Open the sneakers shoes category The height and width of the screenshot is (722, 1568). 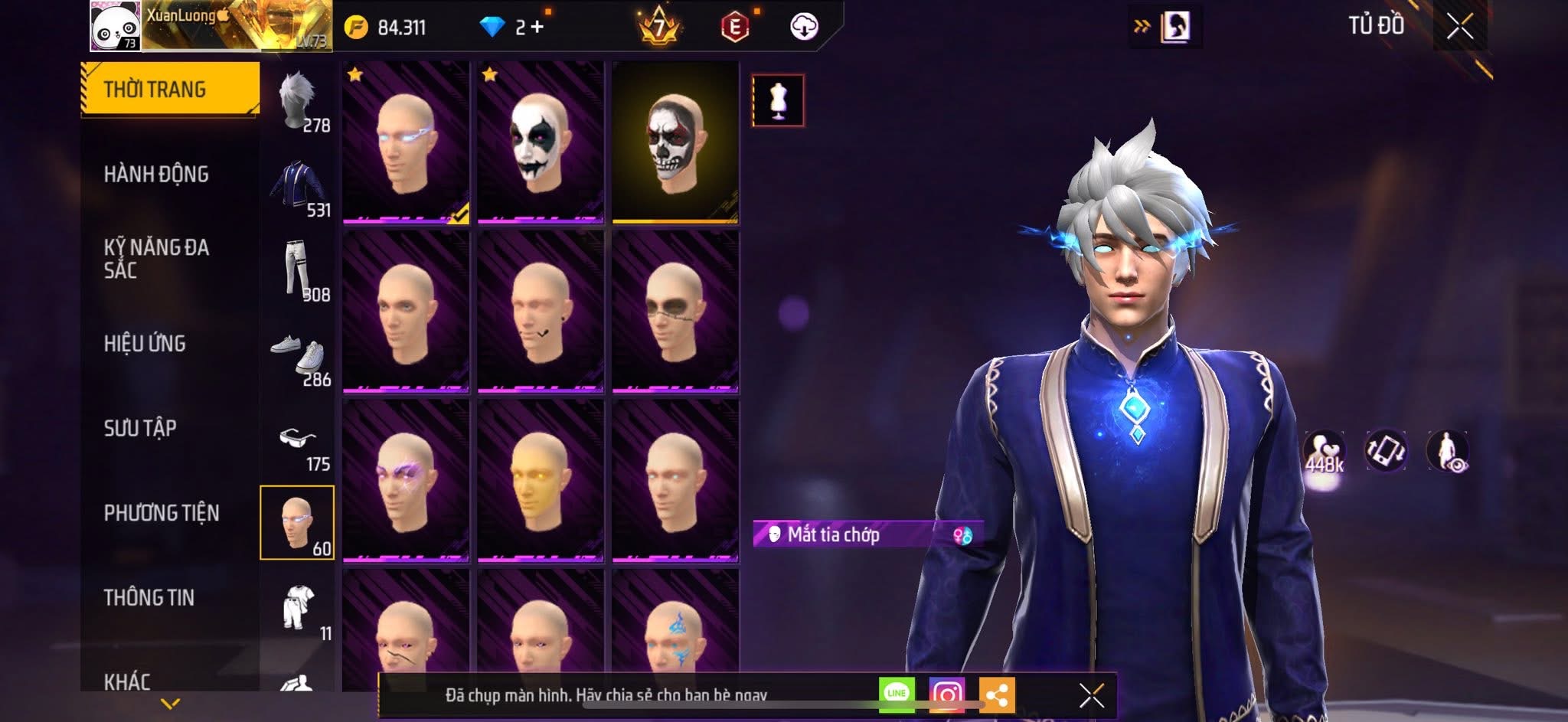[x=298, y=357]
